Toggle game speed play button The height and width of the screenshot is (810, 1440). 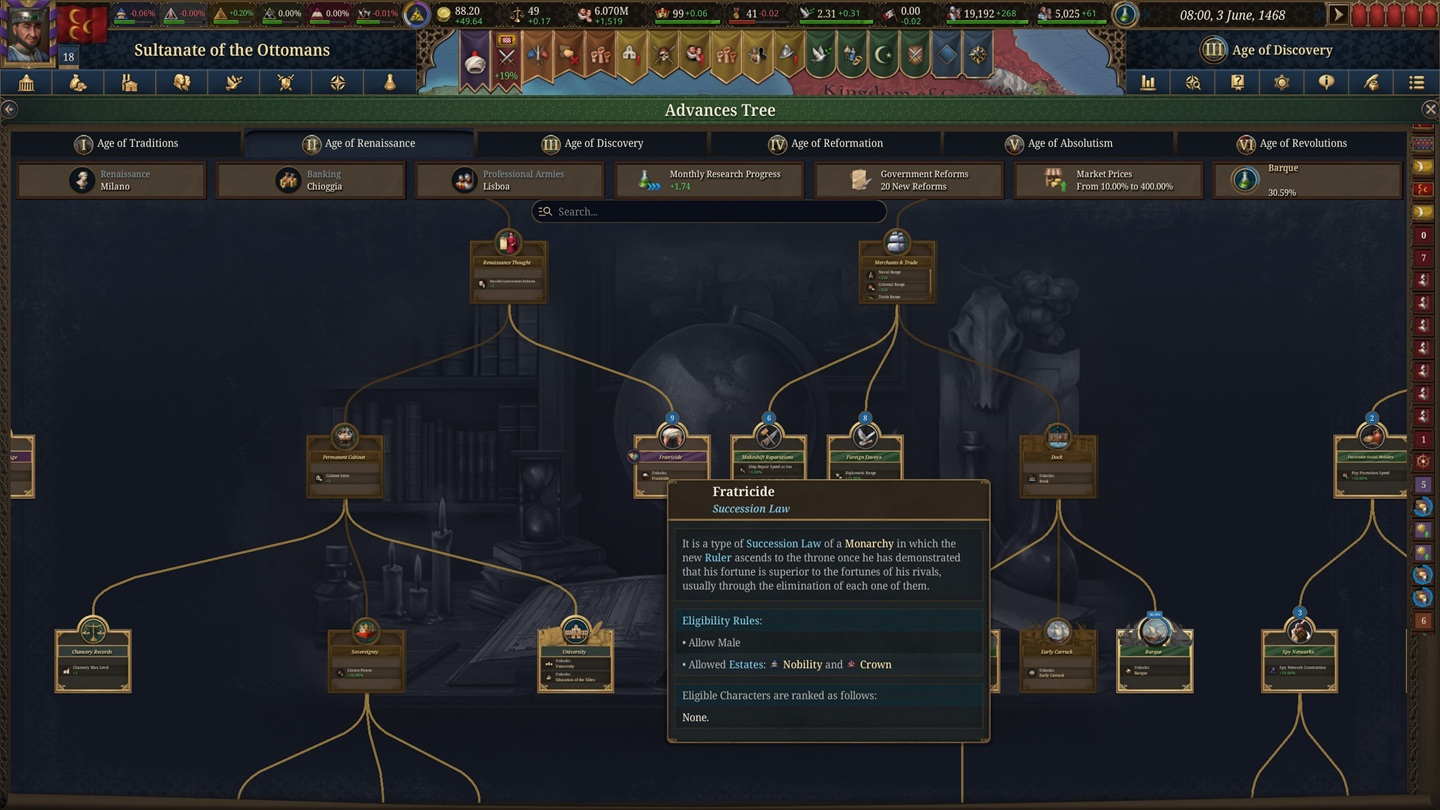pos(1337,15)
